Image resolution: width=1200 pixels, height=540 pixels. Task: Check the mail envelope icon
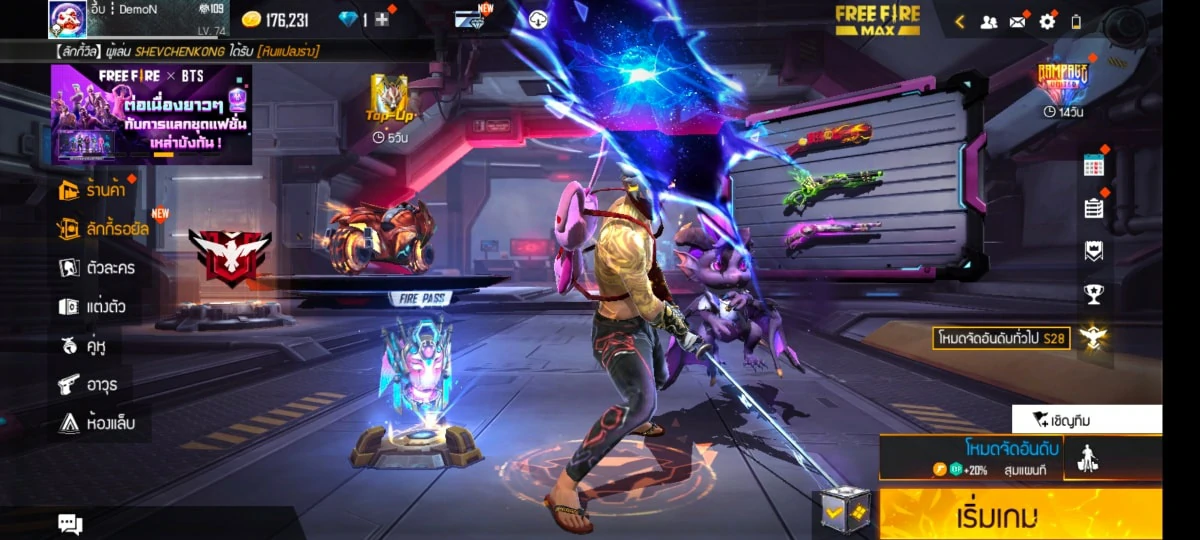(1018, 21)
